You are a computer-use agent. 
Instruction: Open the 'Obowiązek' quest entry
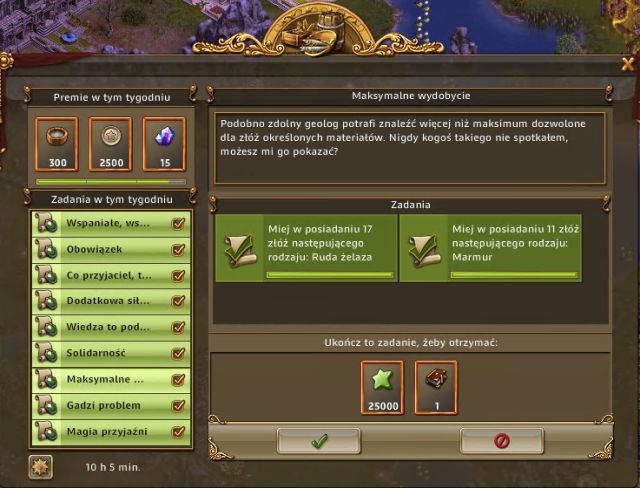click(110, 249)
